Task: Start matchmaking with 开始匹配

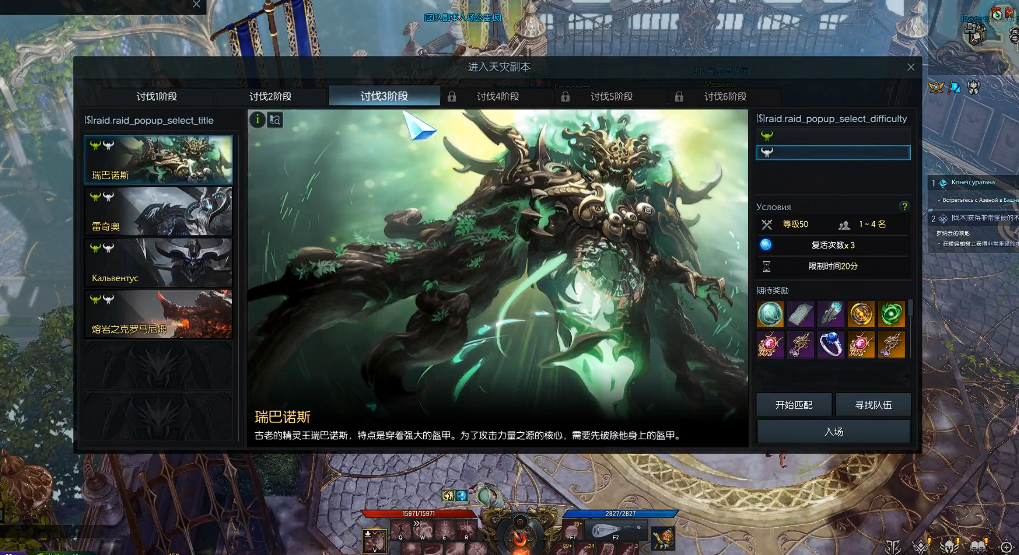Action: coord(794,405)
